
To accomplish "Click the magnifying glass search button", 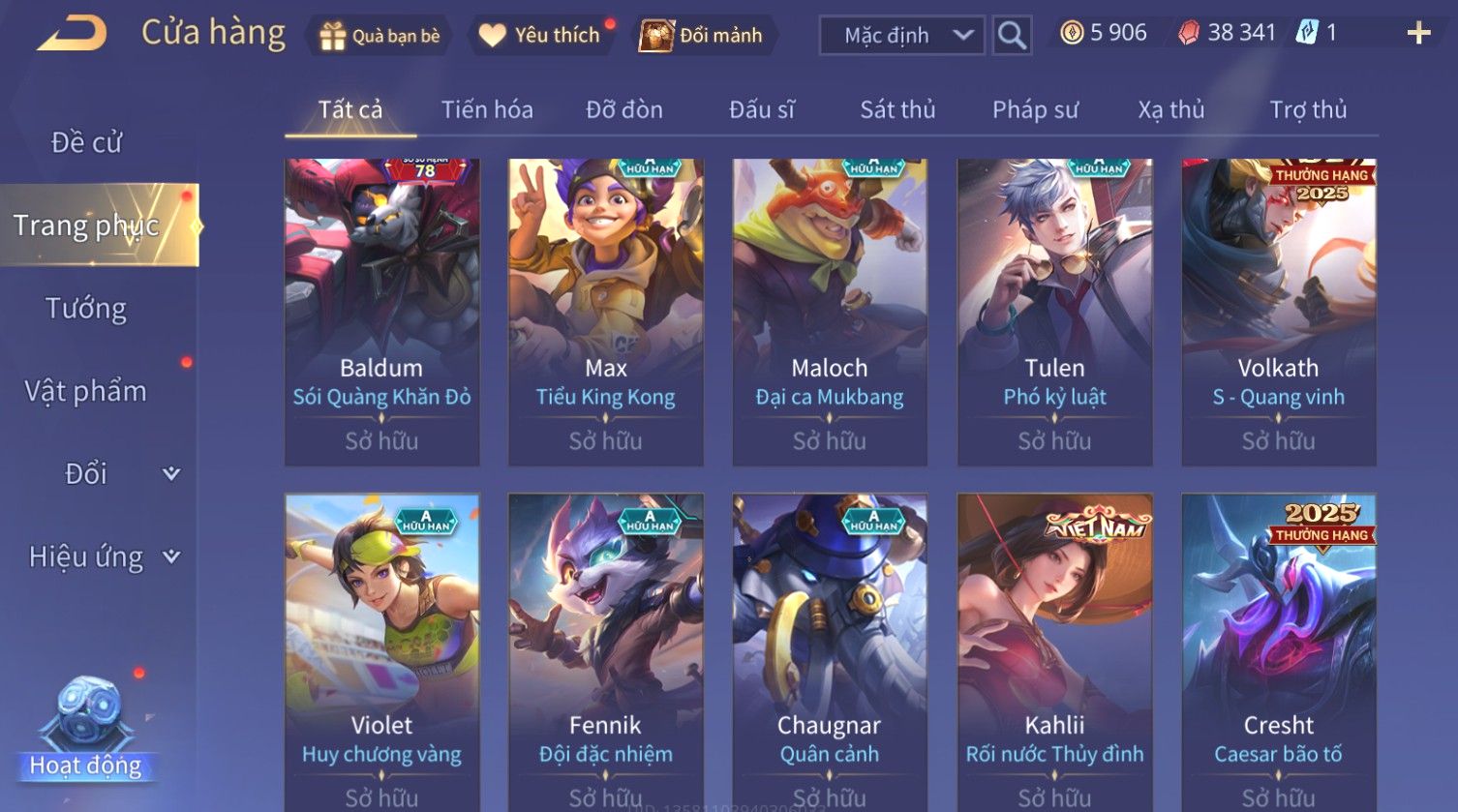I will [x=1012, y=36].
